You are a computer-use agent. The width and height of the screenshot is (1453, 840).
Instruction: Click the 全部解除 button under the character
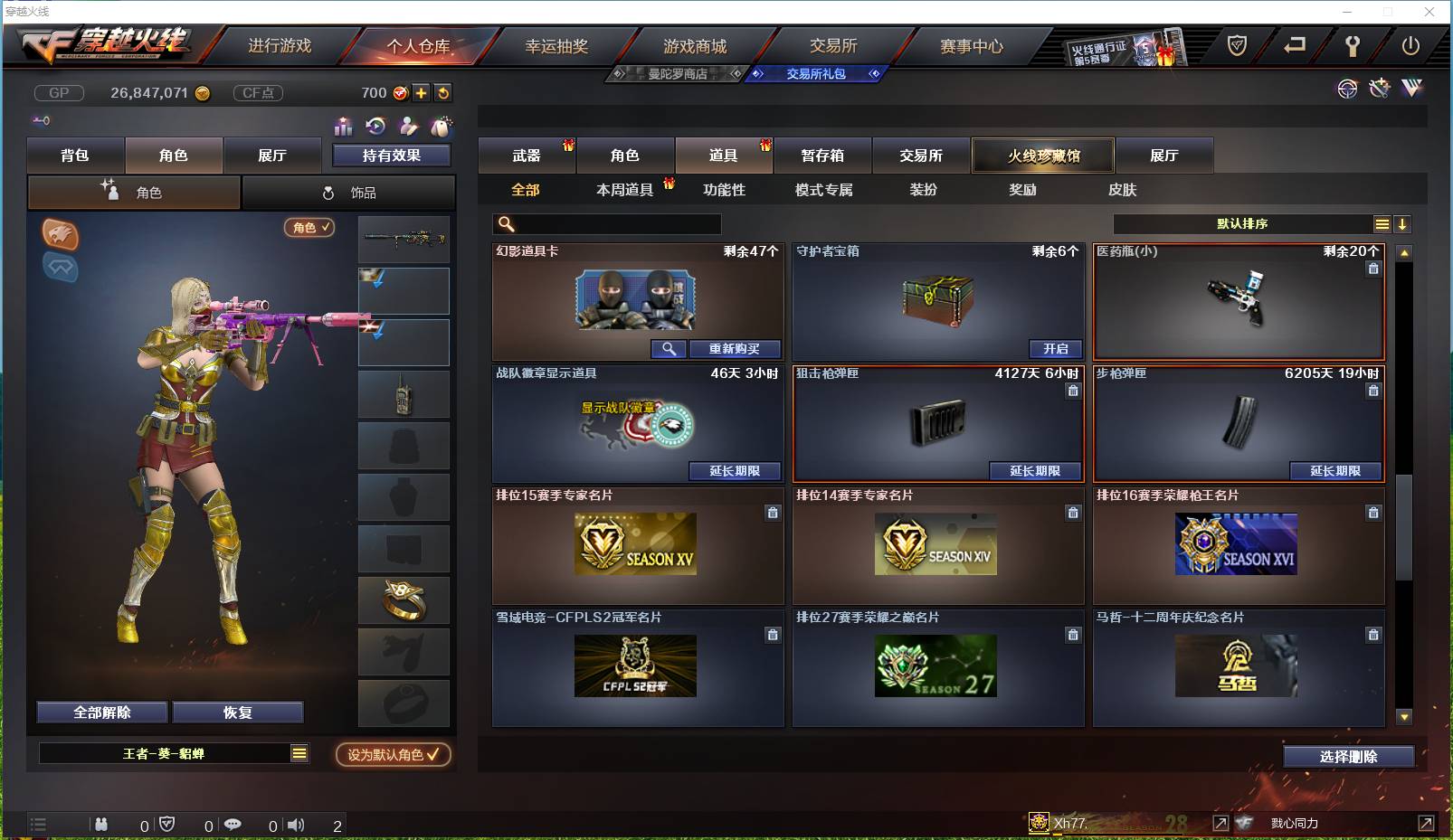coord(100,713)
